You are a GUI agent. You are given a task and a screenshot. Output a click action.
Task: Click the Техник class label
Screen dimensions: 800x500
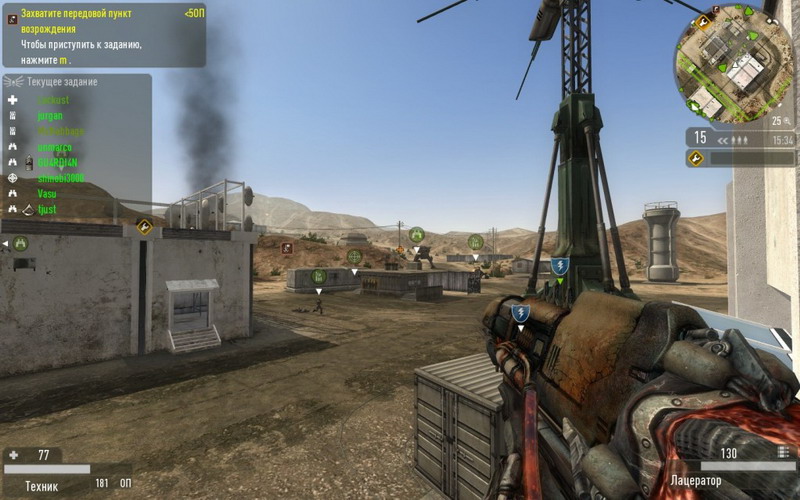[x=41, y=486]
